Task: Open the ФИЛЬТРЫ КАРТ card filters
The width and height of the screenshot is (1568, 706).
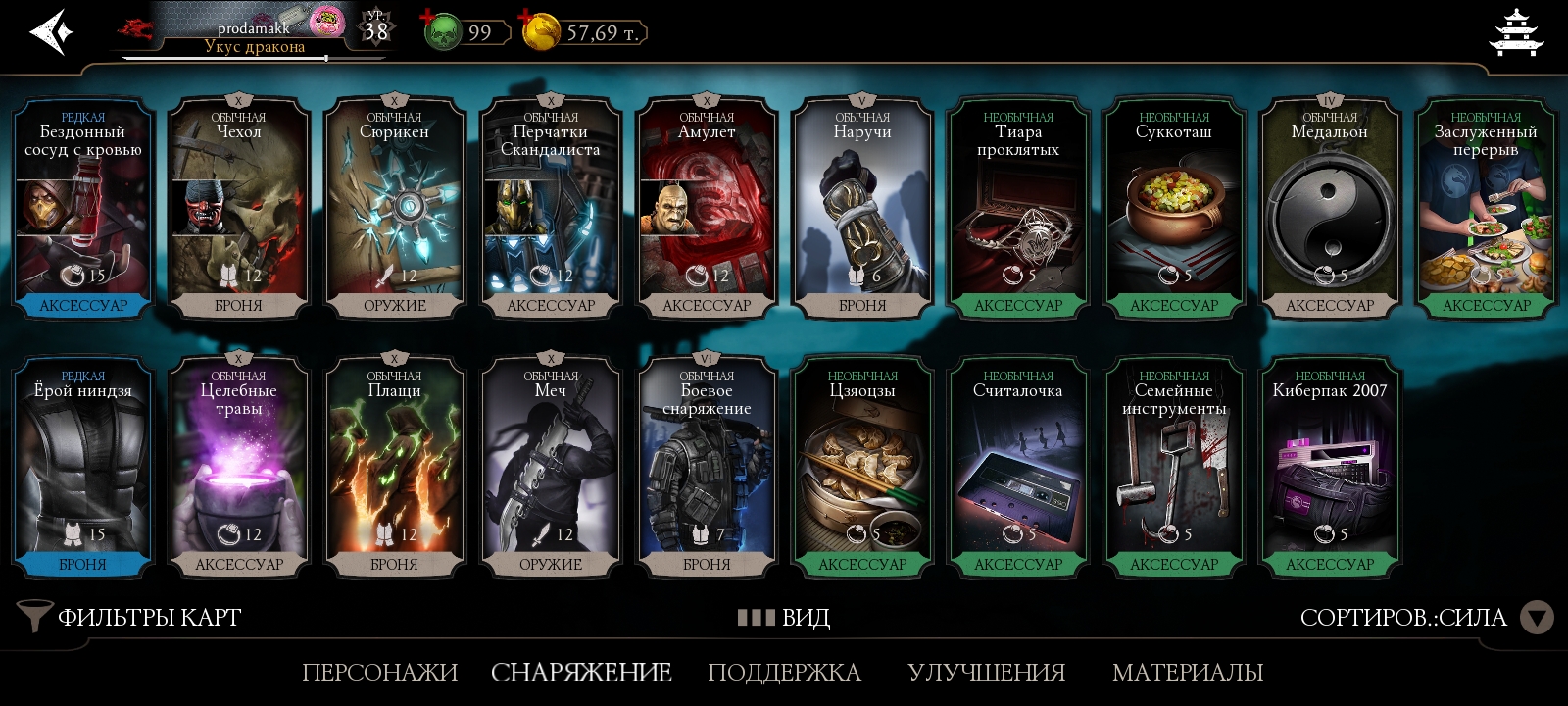Action: [x=130, y=617]
